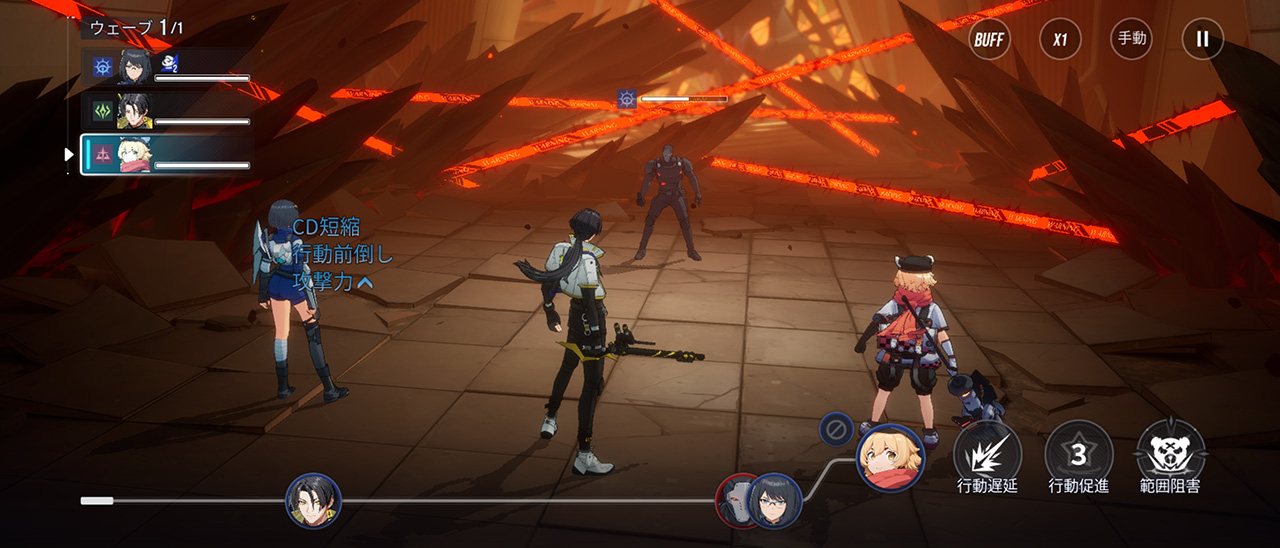Open the BUFF info panel
The height and width of the screenshot is (548, 1280).
click(989, 40)
